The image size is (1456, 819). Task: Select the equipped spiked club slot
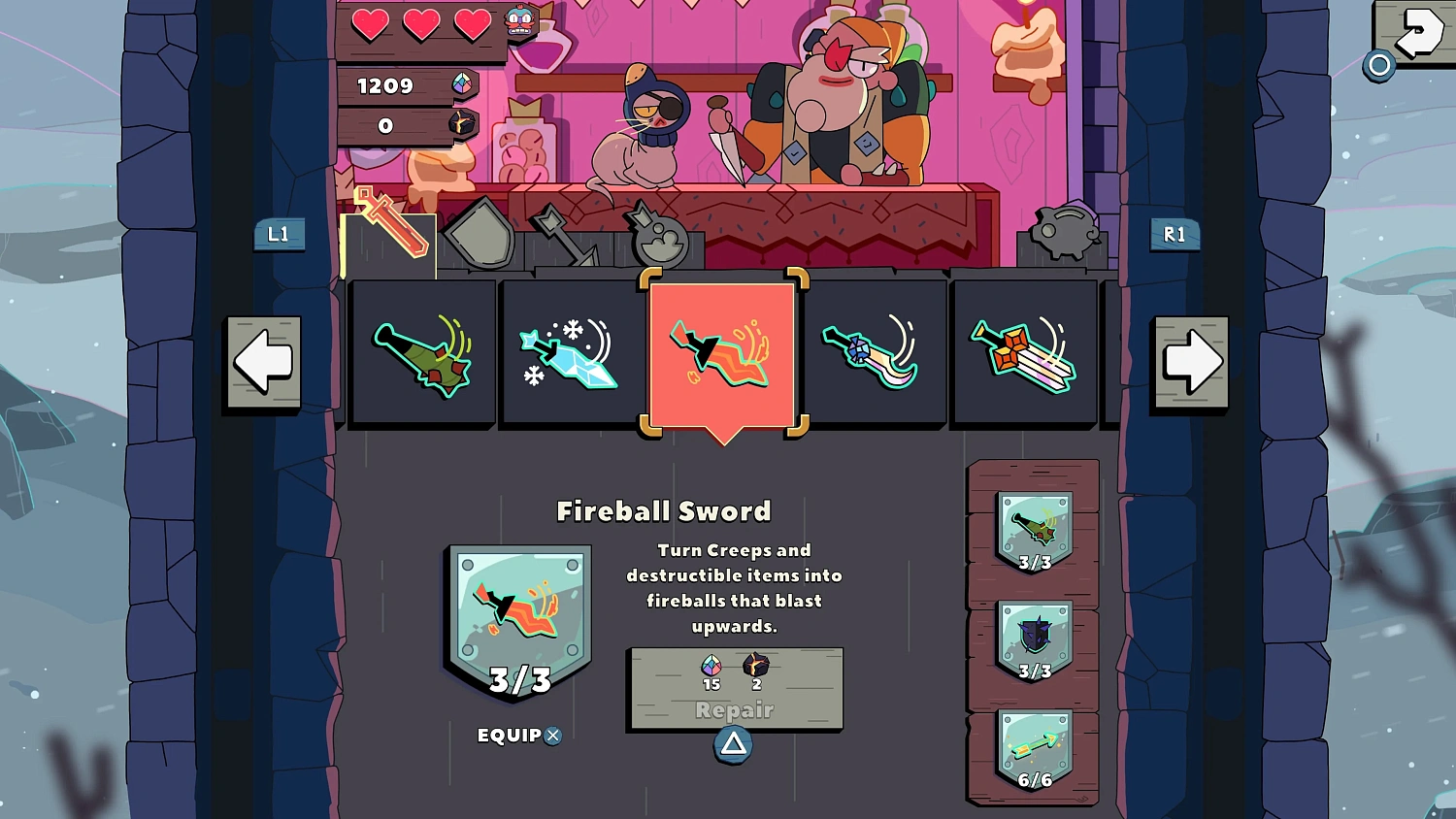coord(1035,531)
